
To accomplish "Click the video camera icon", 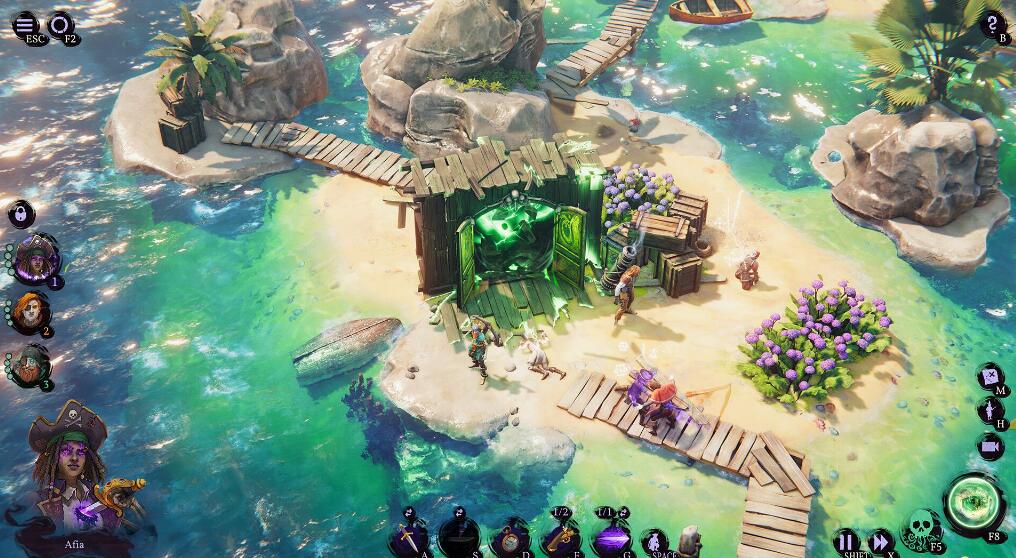I will click(x=990, y=446).
